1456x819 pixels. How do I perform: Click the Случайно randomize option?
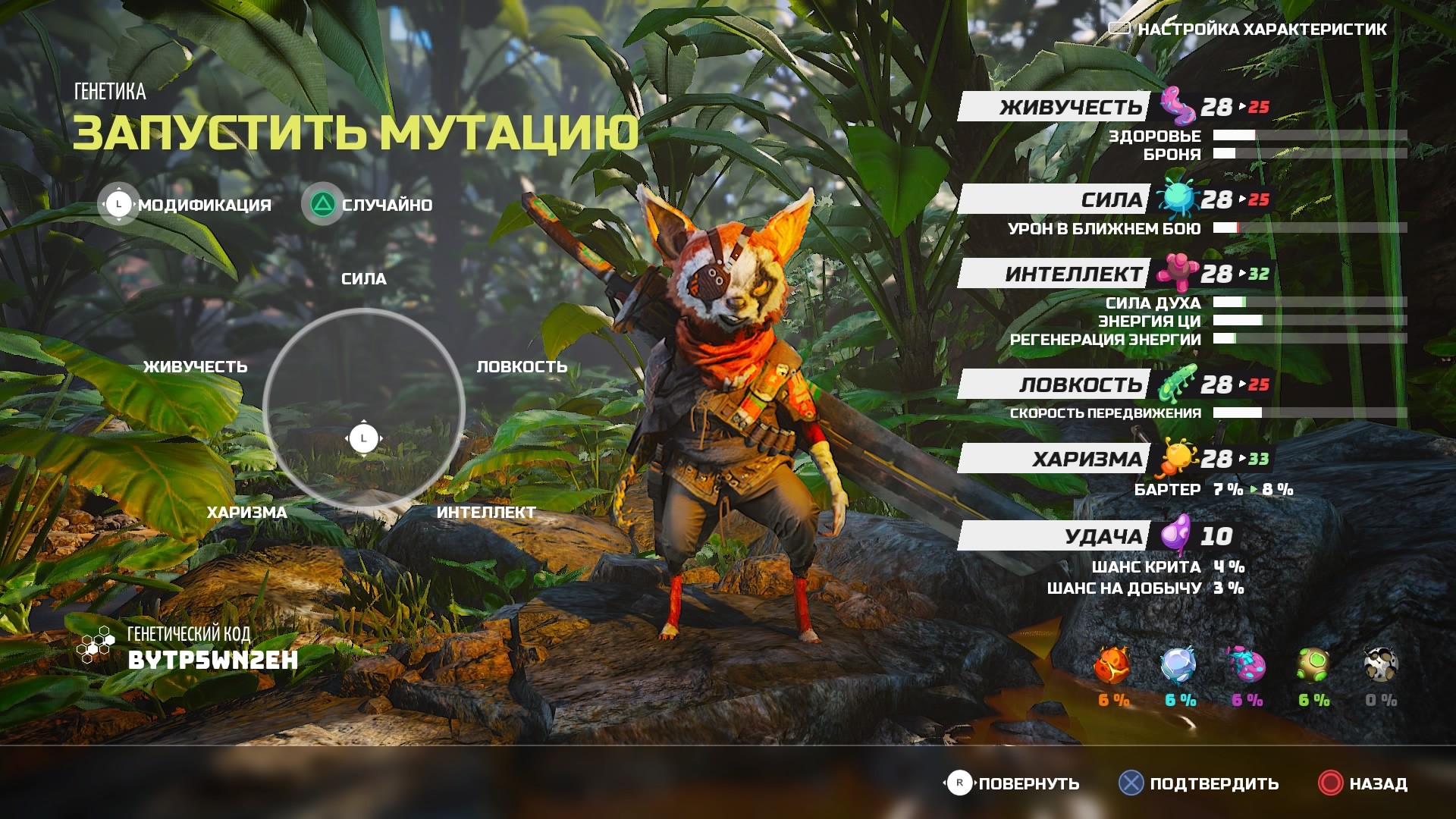[x=369, y=205]
